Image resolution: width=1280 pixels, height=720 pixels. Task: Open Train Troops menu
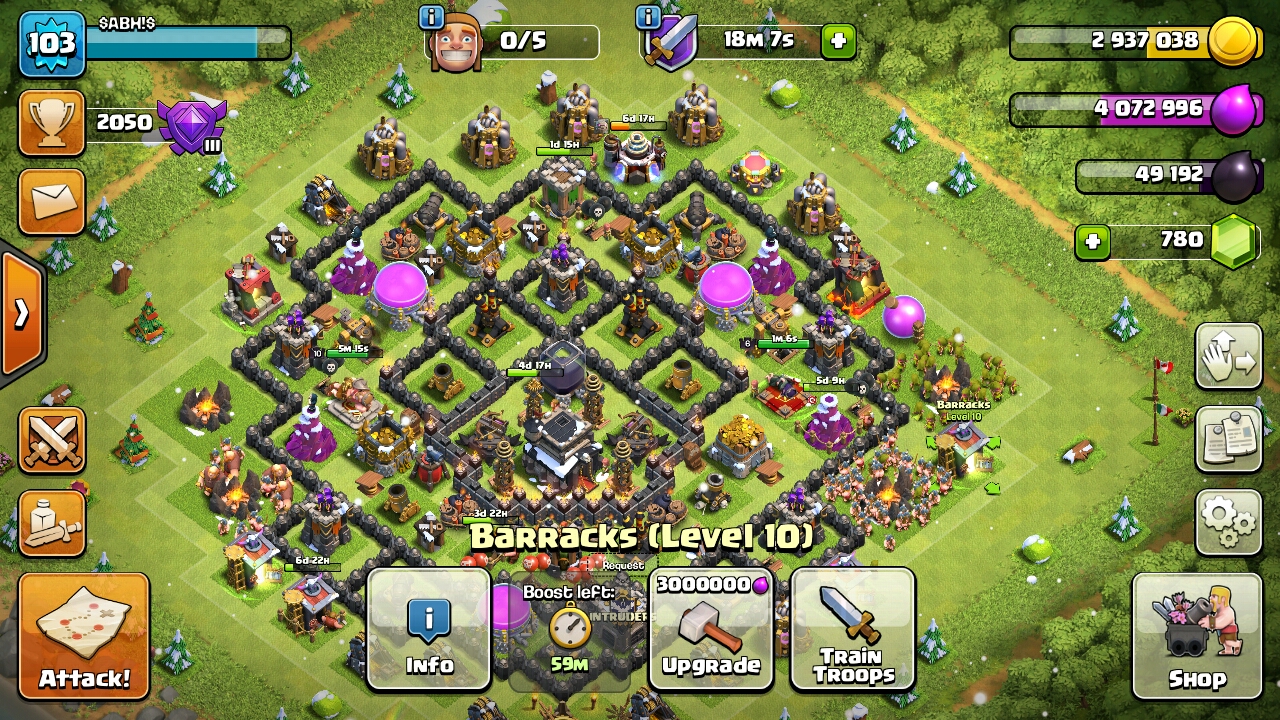(x=853, y=629)
